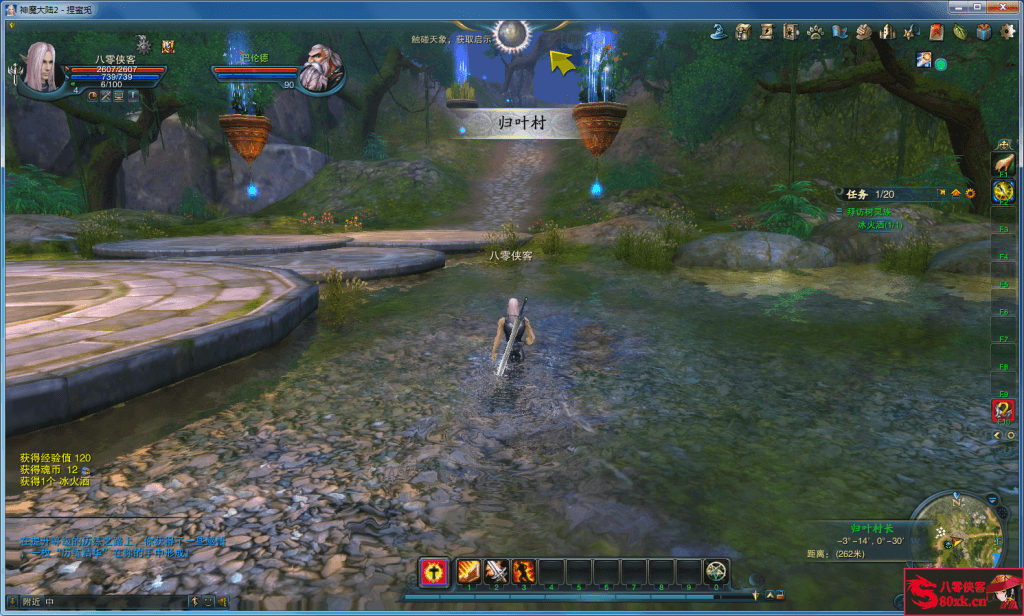1024x616 pixels.
Task: Click the paw print pet icon
Action: pyautogui.click(x=815, y=32)
